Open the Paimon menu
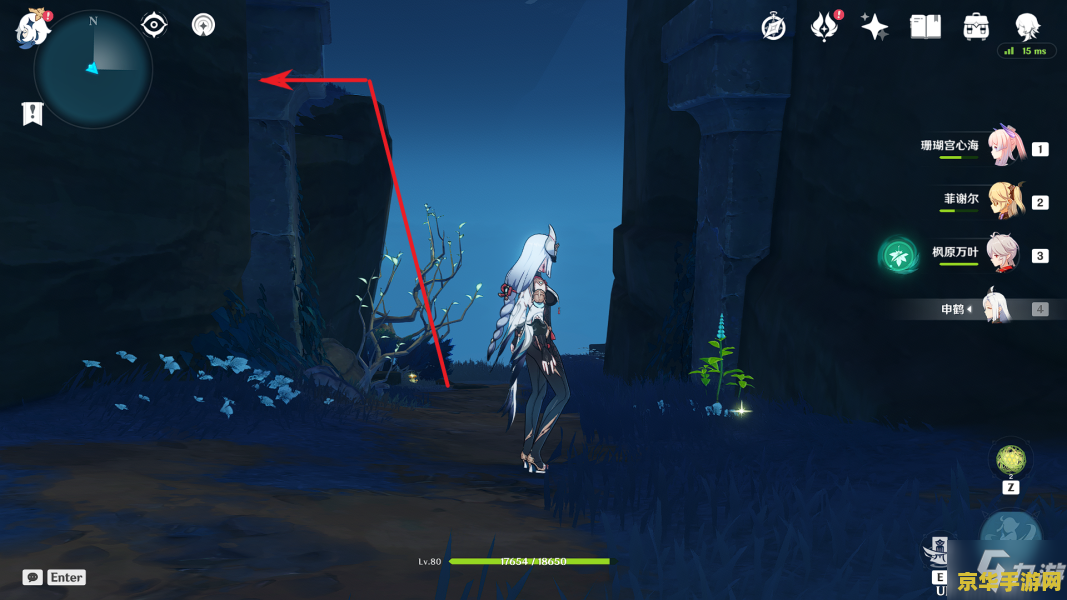Screen dimensions: 1067x600 (x=32, y=27)
